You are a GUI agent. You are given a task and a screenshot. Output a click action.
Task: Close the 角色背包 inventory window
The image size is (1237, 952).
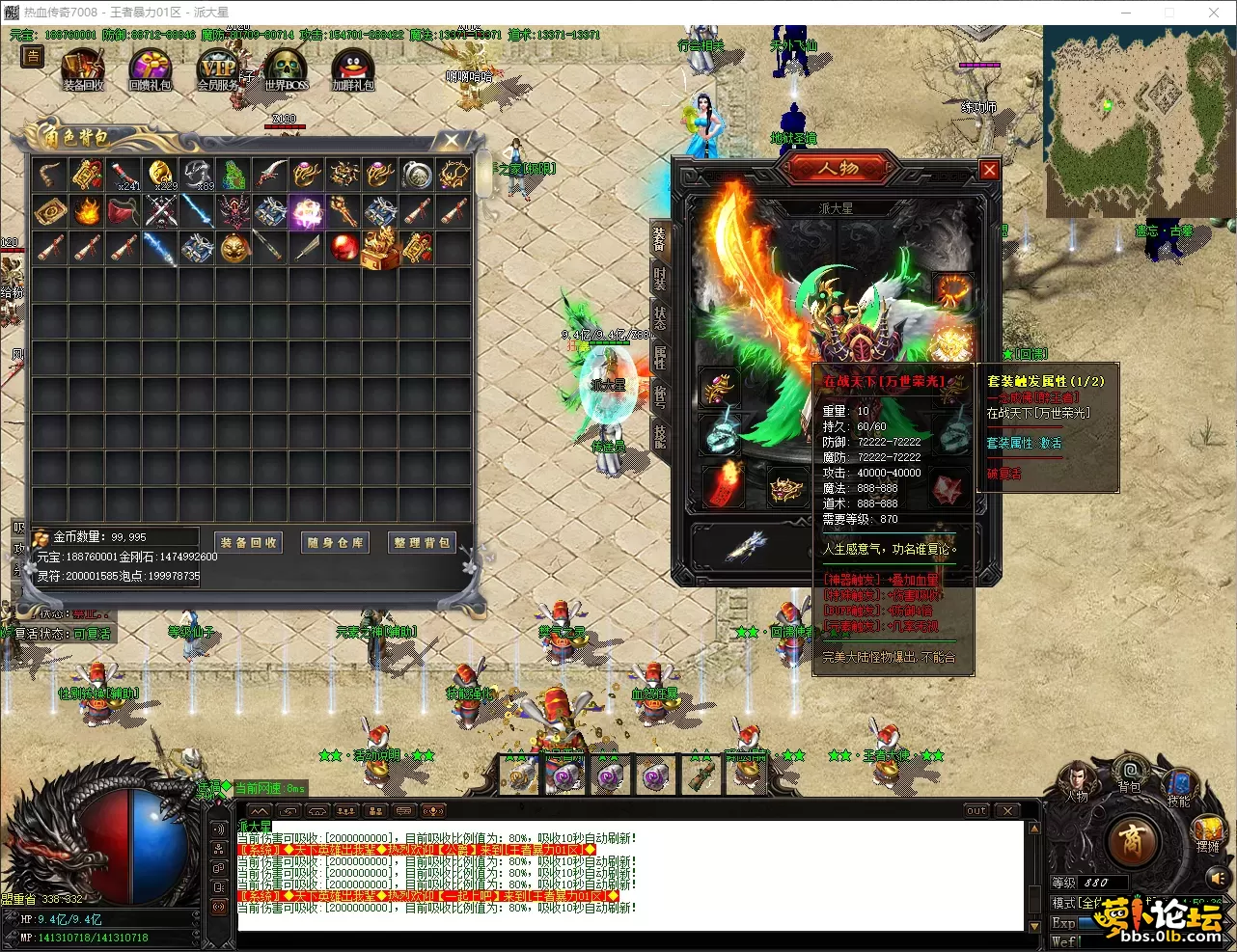pyautogui.click(x=451, y=142)
